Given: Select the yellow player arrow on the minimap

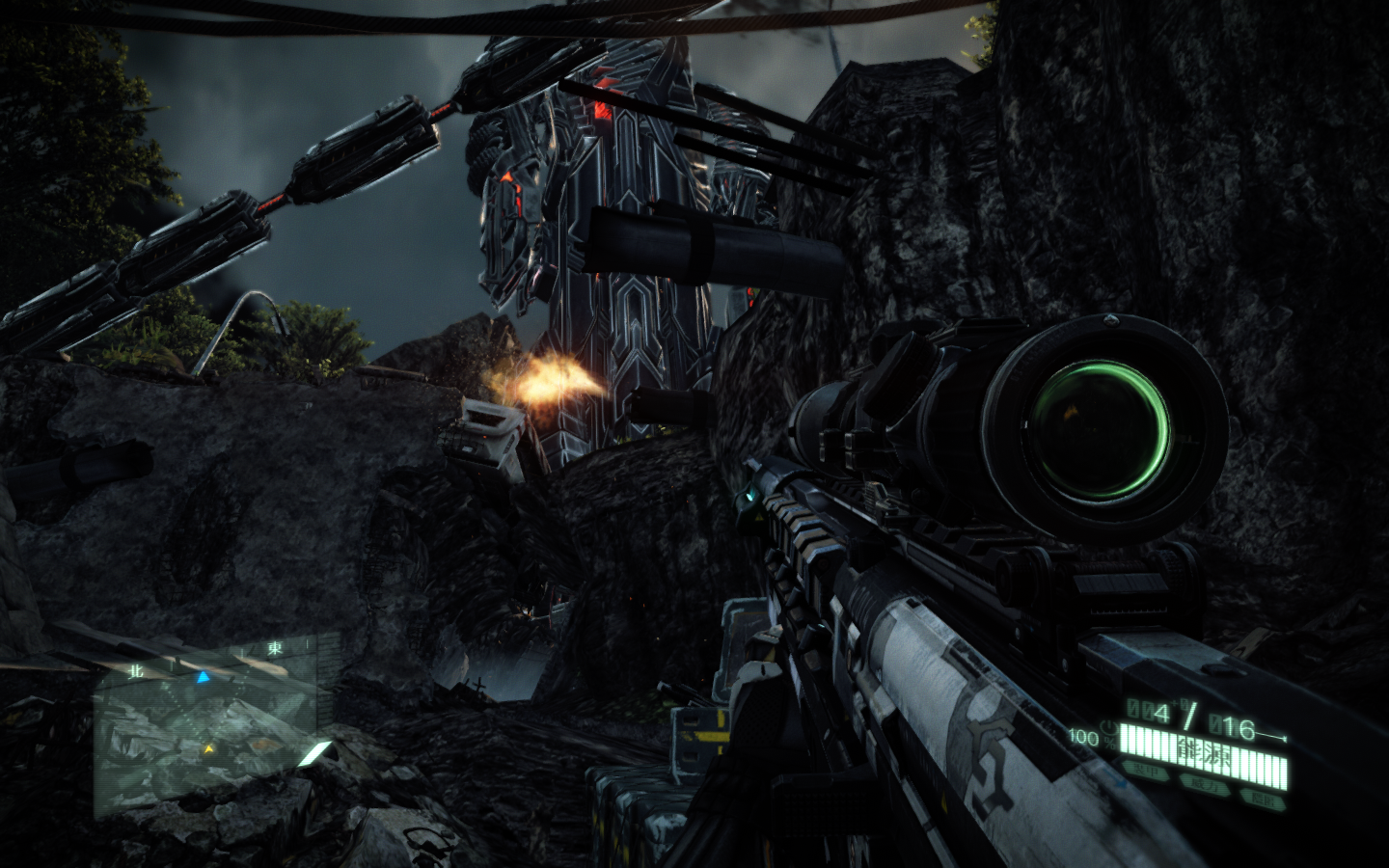Looking at the screenshot, I should click(x=208, y=749).
